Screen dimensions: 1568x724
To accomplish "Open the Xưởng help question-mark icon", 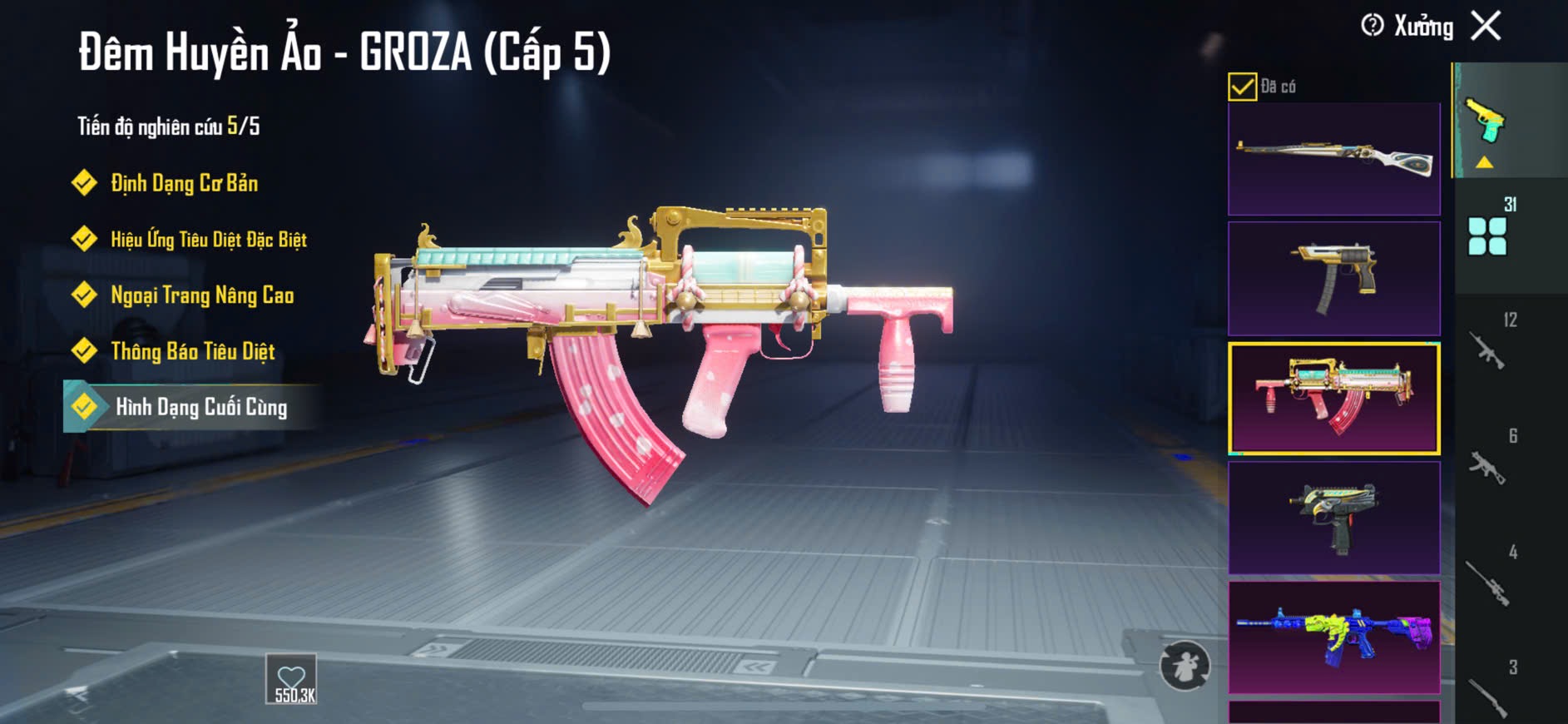I will pyautogui.click(x=1372, y=26).
